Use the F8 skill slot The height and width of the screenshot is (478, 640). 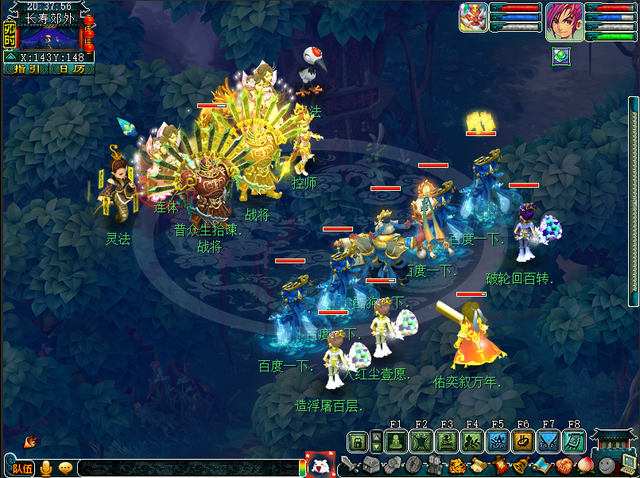click(x=574, y=441)
